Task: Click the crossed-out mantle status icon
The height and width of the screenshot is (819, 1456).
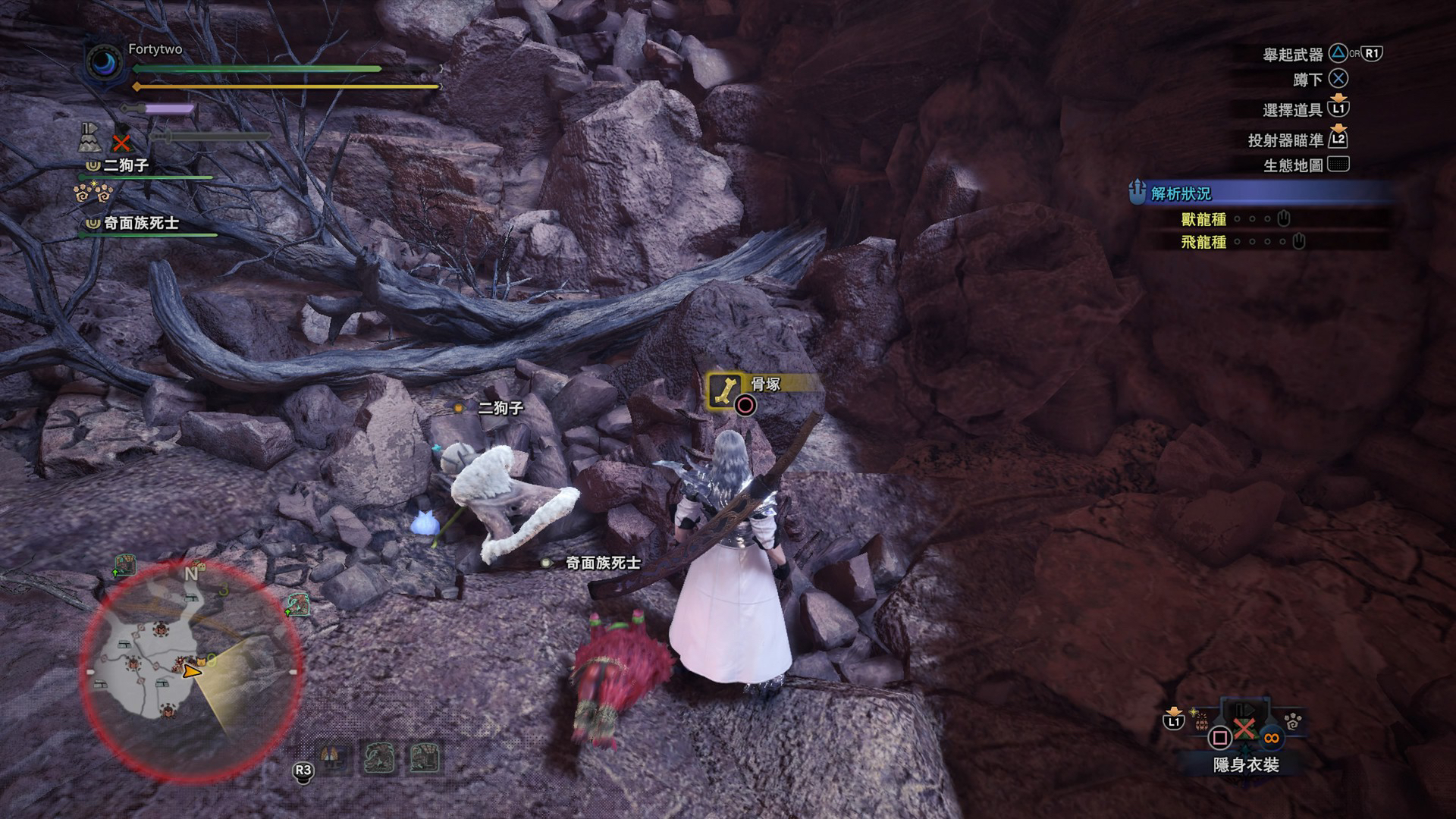Action: pyautogui.click(x=121, y=141)
